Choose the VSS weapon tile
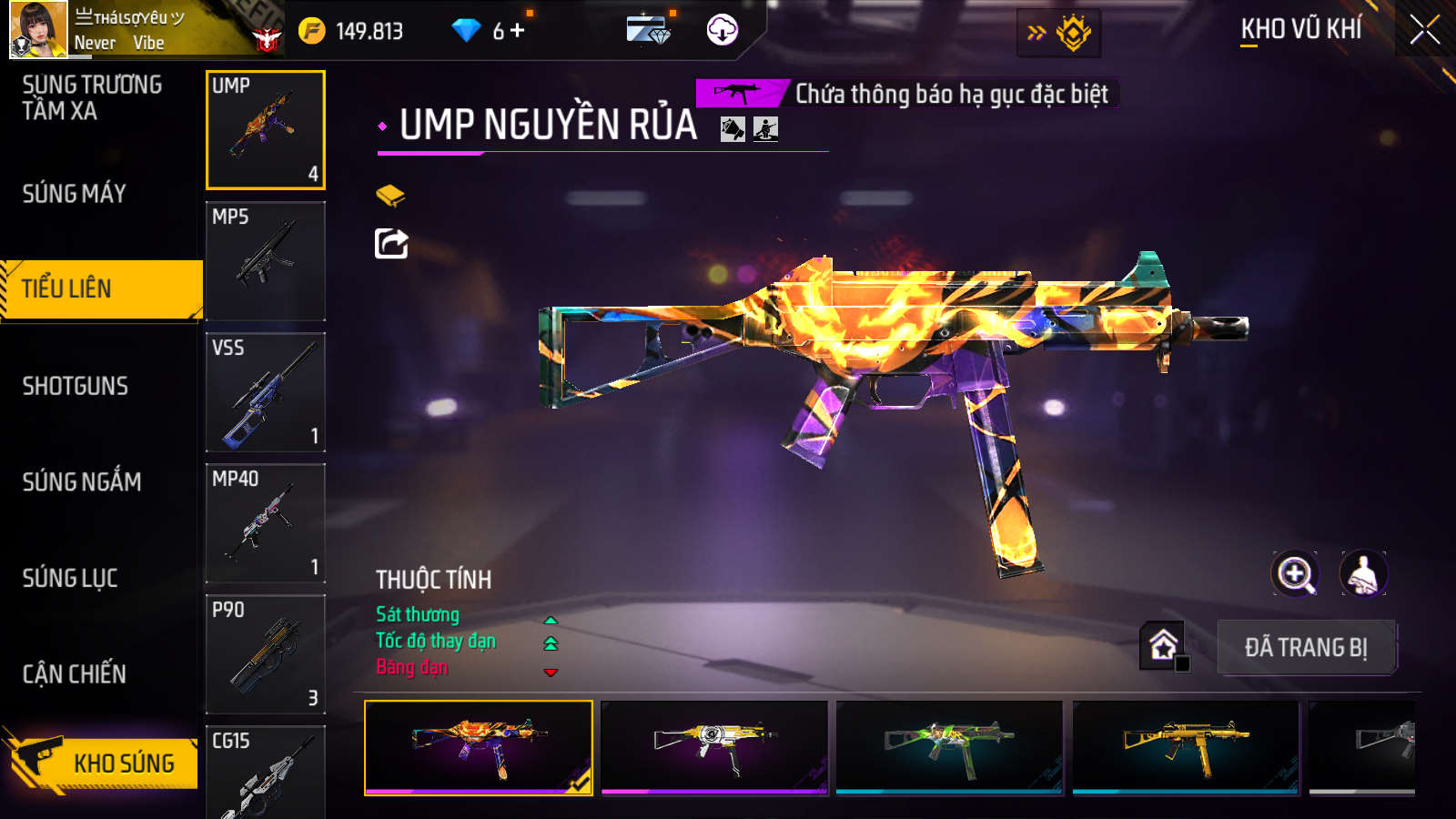Screen dimensions: 1456x819 pos(266,392)
